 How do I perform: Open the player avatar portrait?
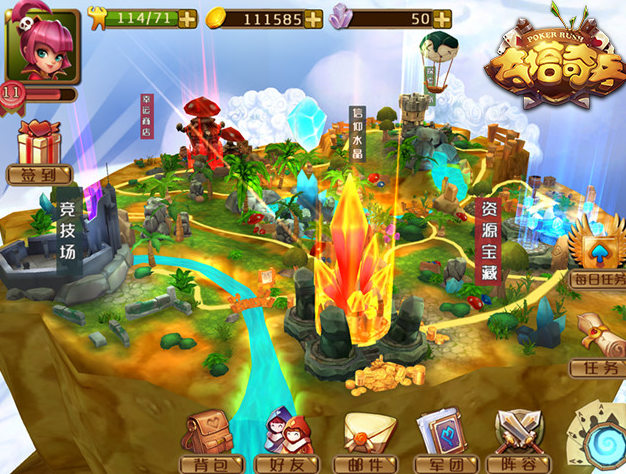42,46
